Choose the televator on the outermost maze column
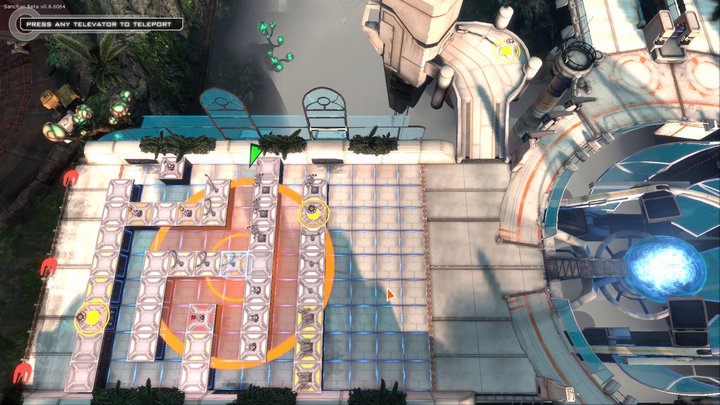 tap(92, 318)
